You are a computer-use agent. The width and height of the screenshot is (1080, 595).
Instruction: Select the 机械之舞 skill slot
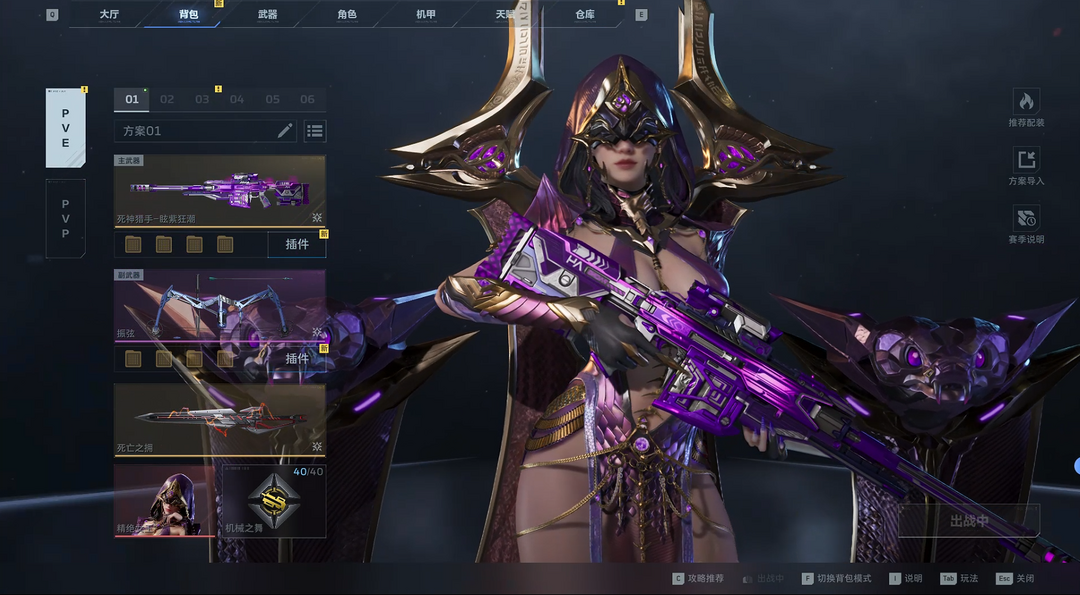point(272,500)
